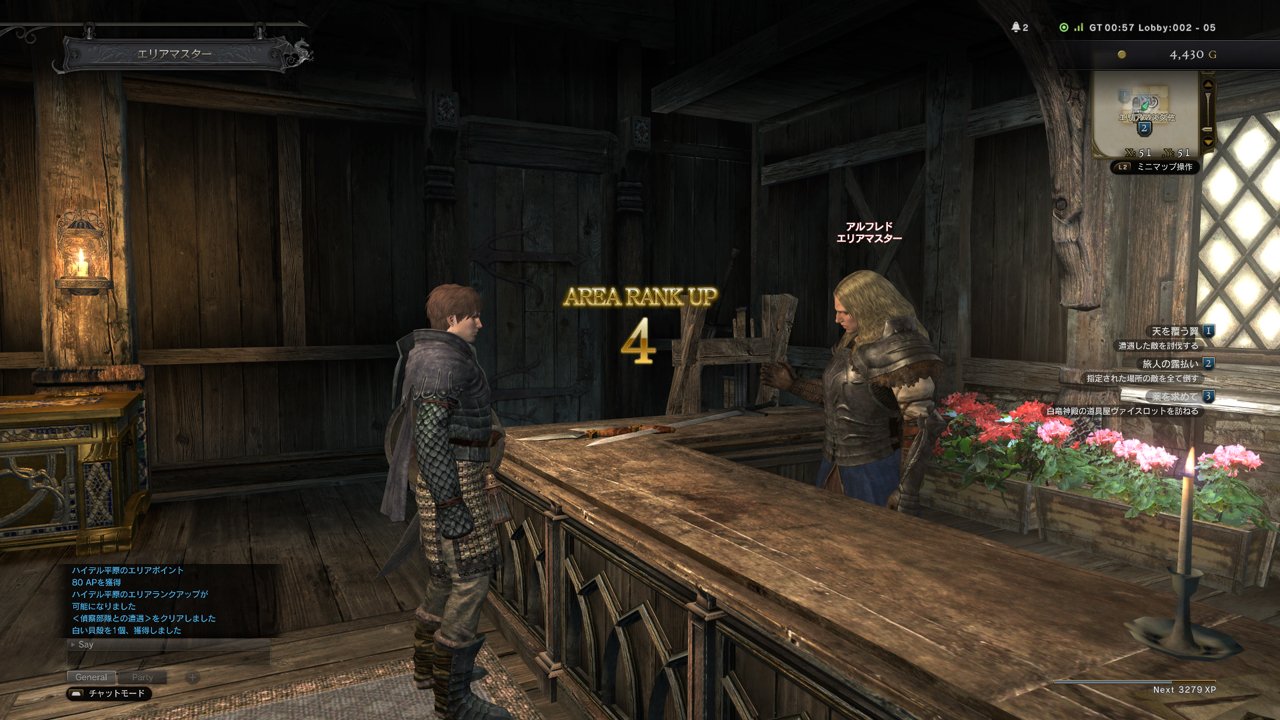This screenshot has height=720, width=1280.
Task: Click the minimap zoom-out down arrow
Action: pyautogui.click(x=1208, y=143)
